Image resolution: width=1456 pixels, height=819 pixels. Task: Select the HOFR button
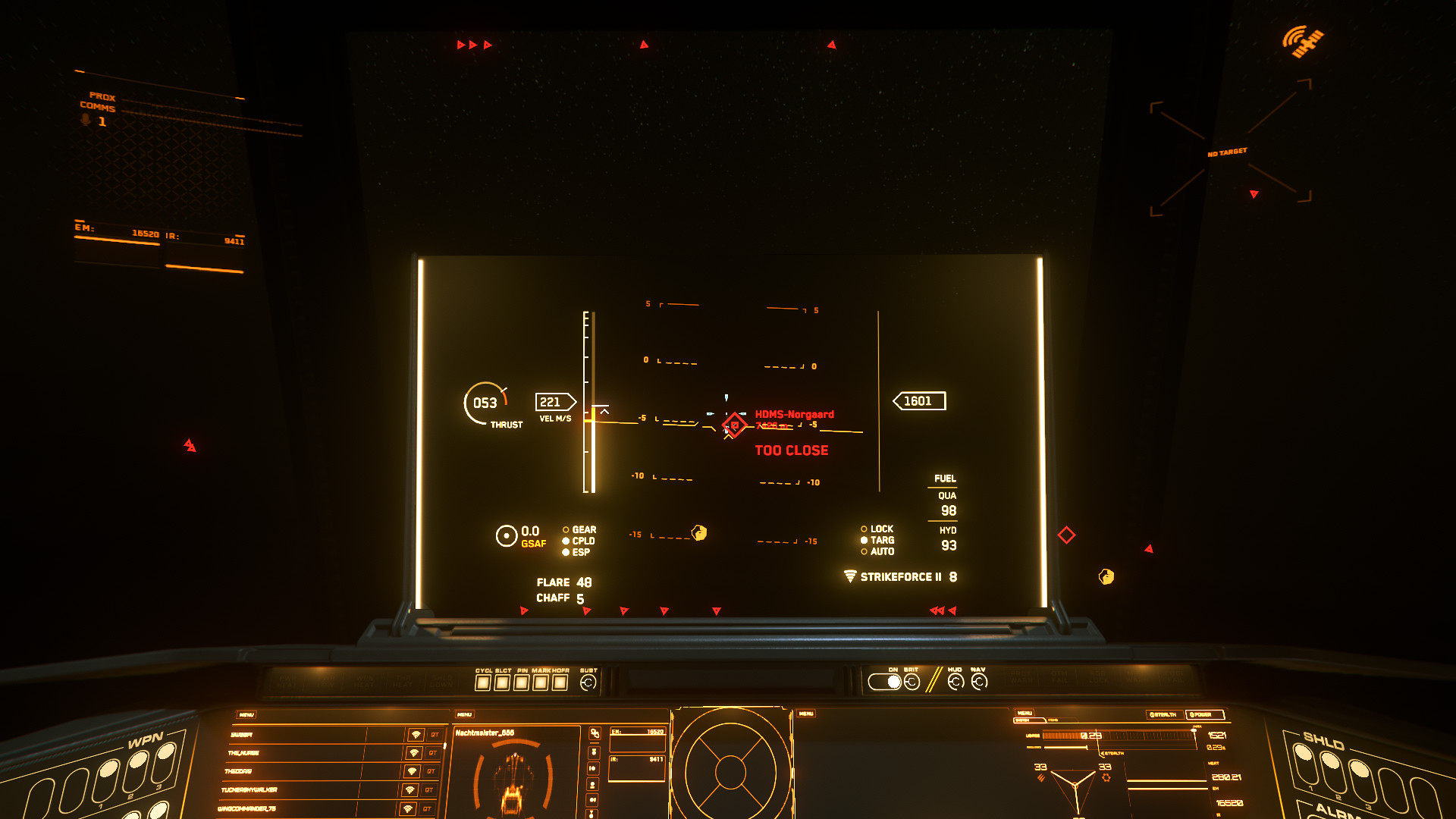pyautogui.click(x=560, y=682)
